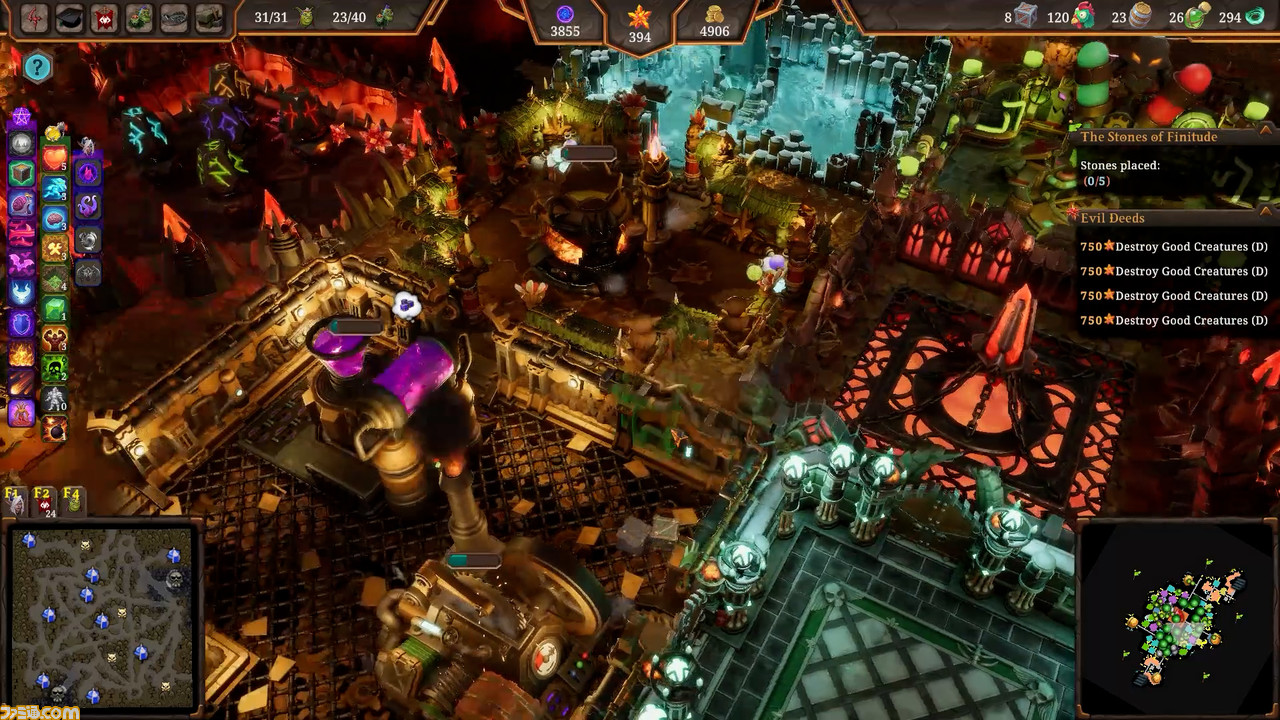The image size is (1280, 720).
Task: Cast the red heart heal spell
Action: (x=55, y=158)
